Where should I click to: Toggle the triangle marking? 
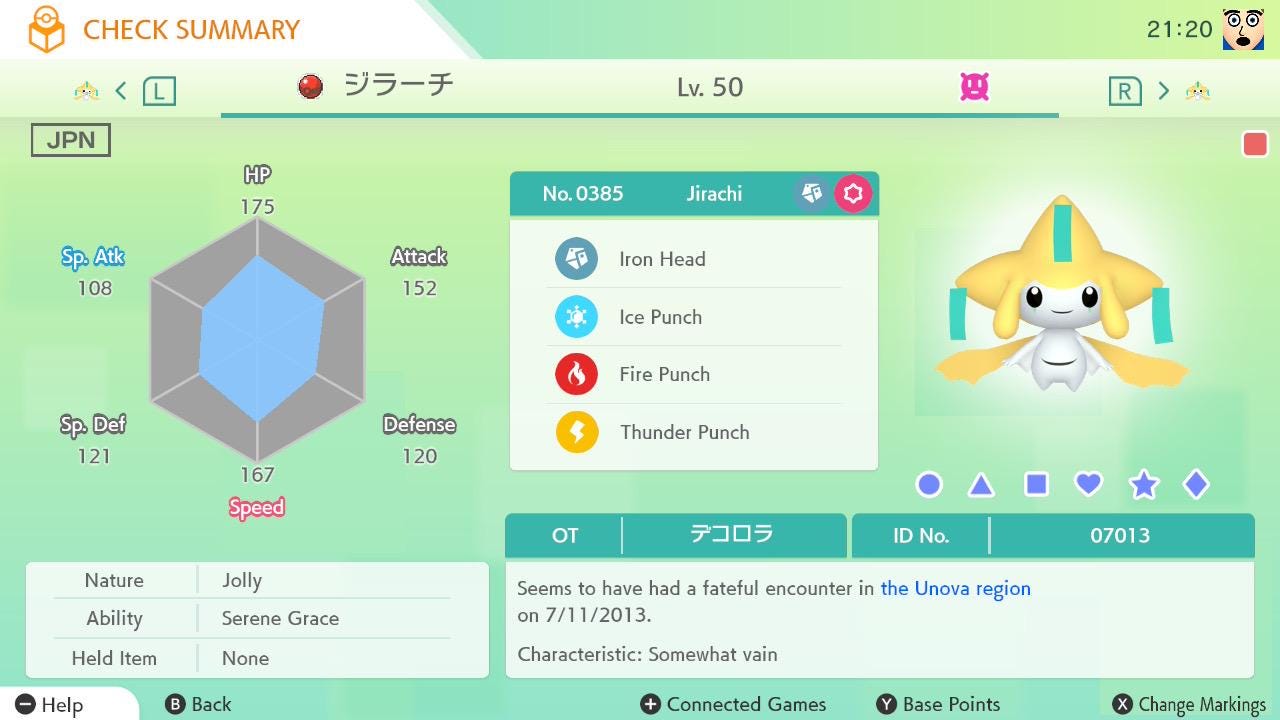981,486
